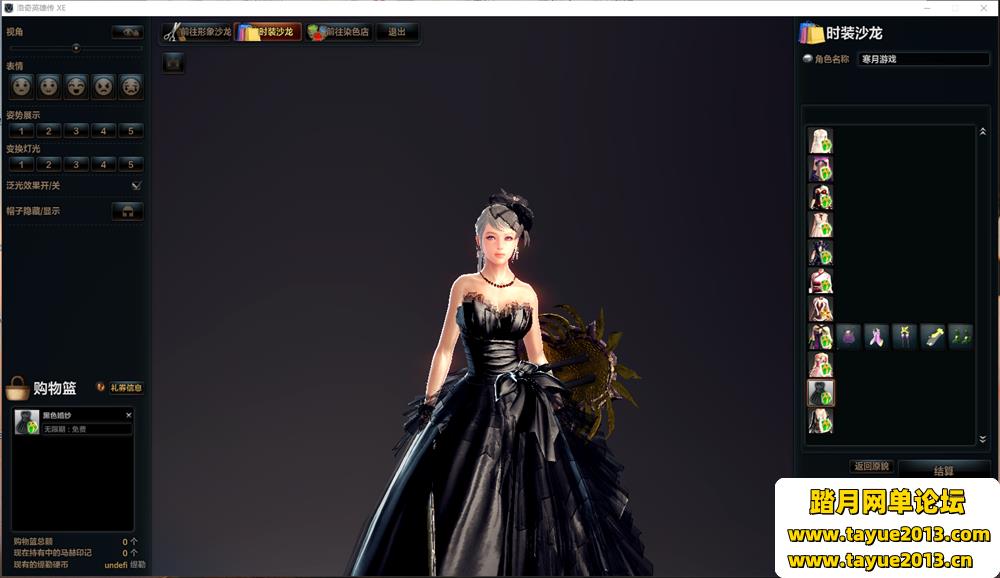Viewport: 1000px width, 578px height.
Task: Select the highlighted black wedding dress outfit thumbnail
Action: pos(821,393)
